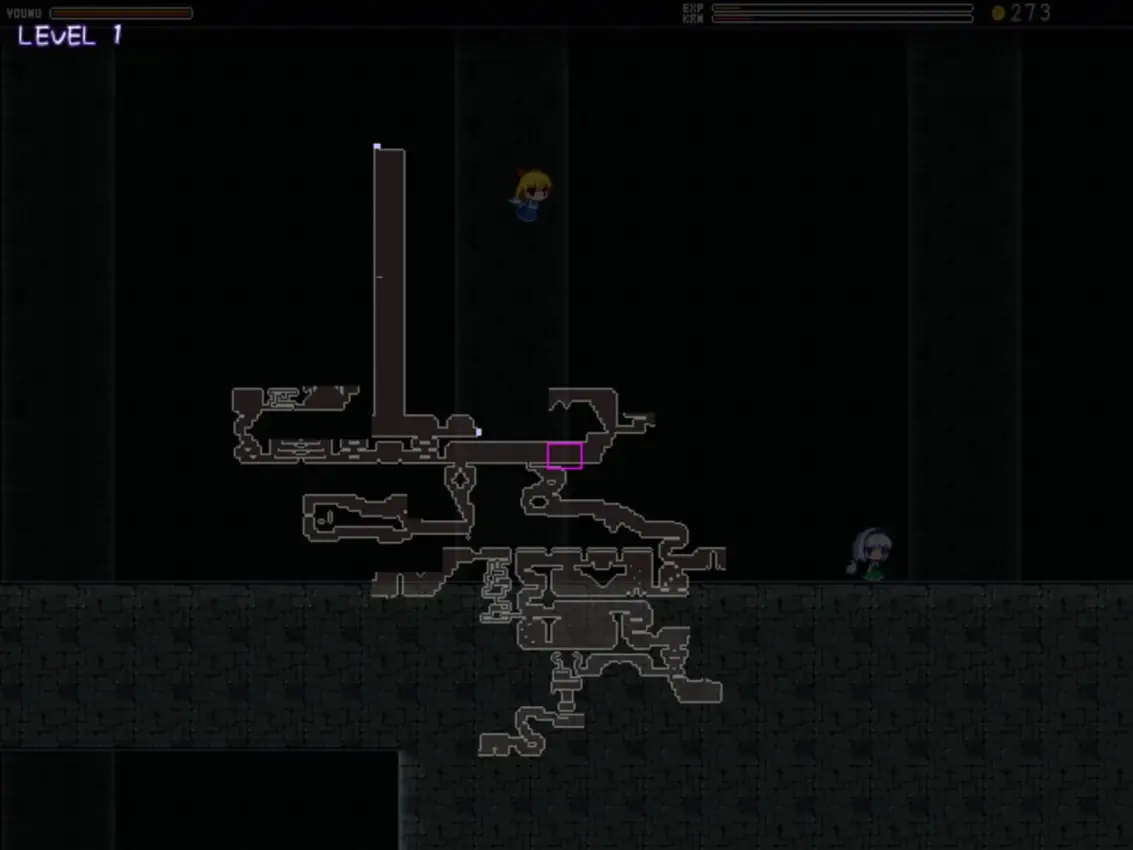Click the white marker atop the tall map shaft
This screenshot has width=1133, height=850.
click(x=377, y=147)
